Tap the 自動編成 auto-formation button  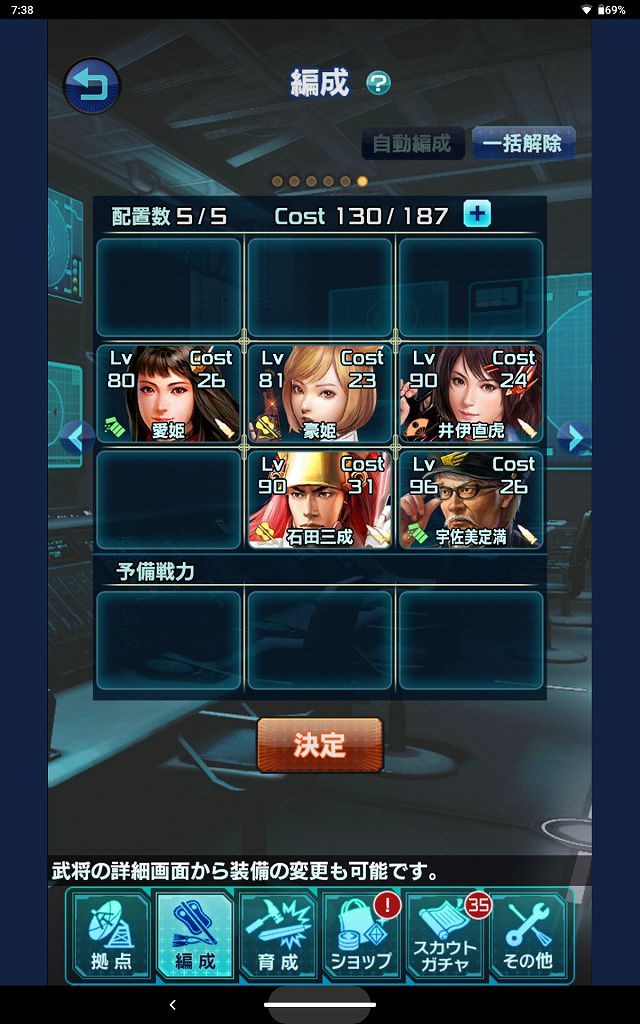(413, 143)
